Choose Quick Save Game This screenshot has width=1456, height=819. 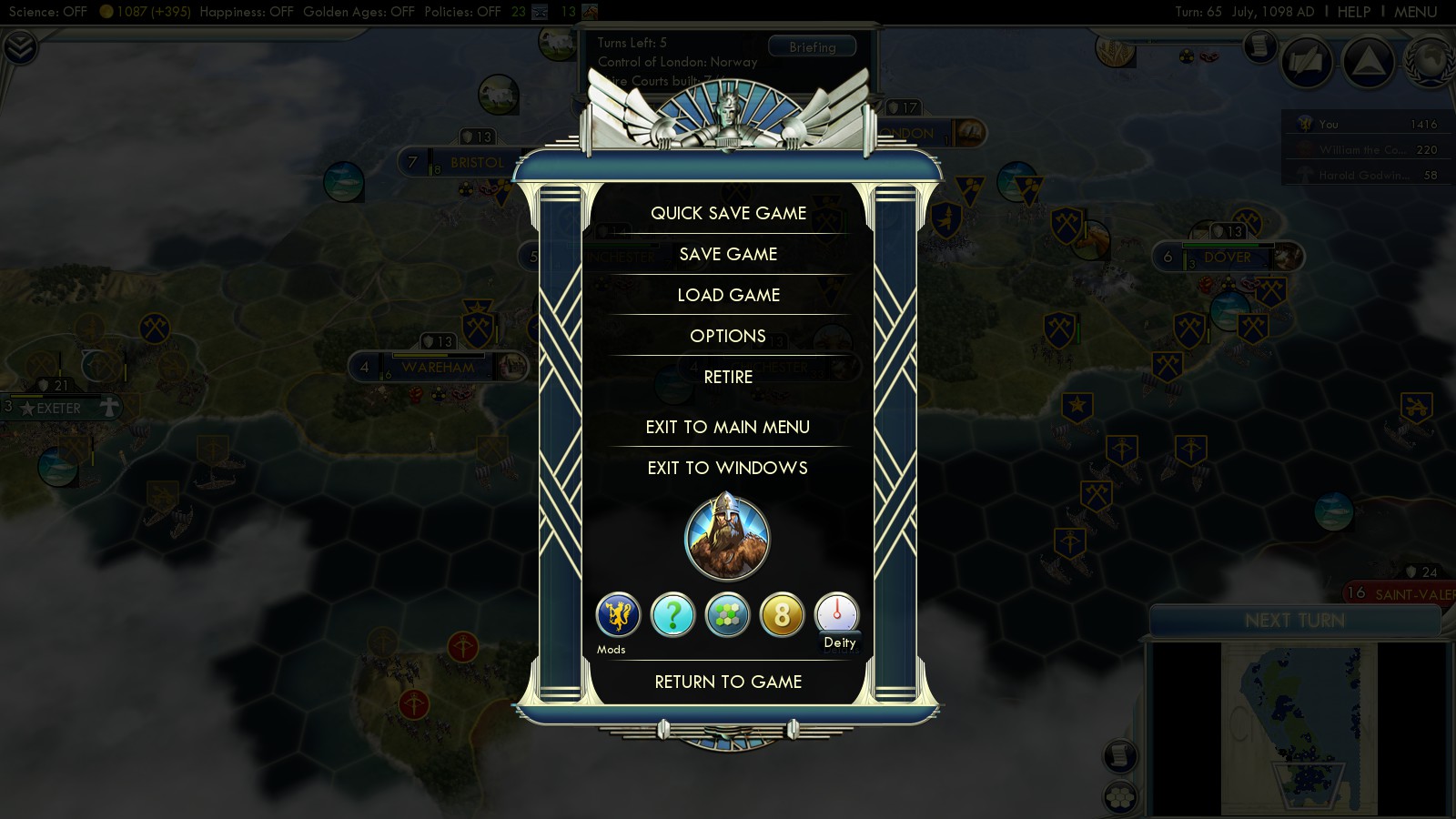[728, 213]
